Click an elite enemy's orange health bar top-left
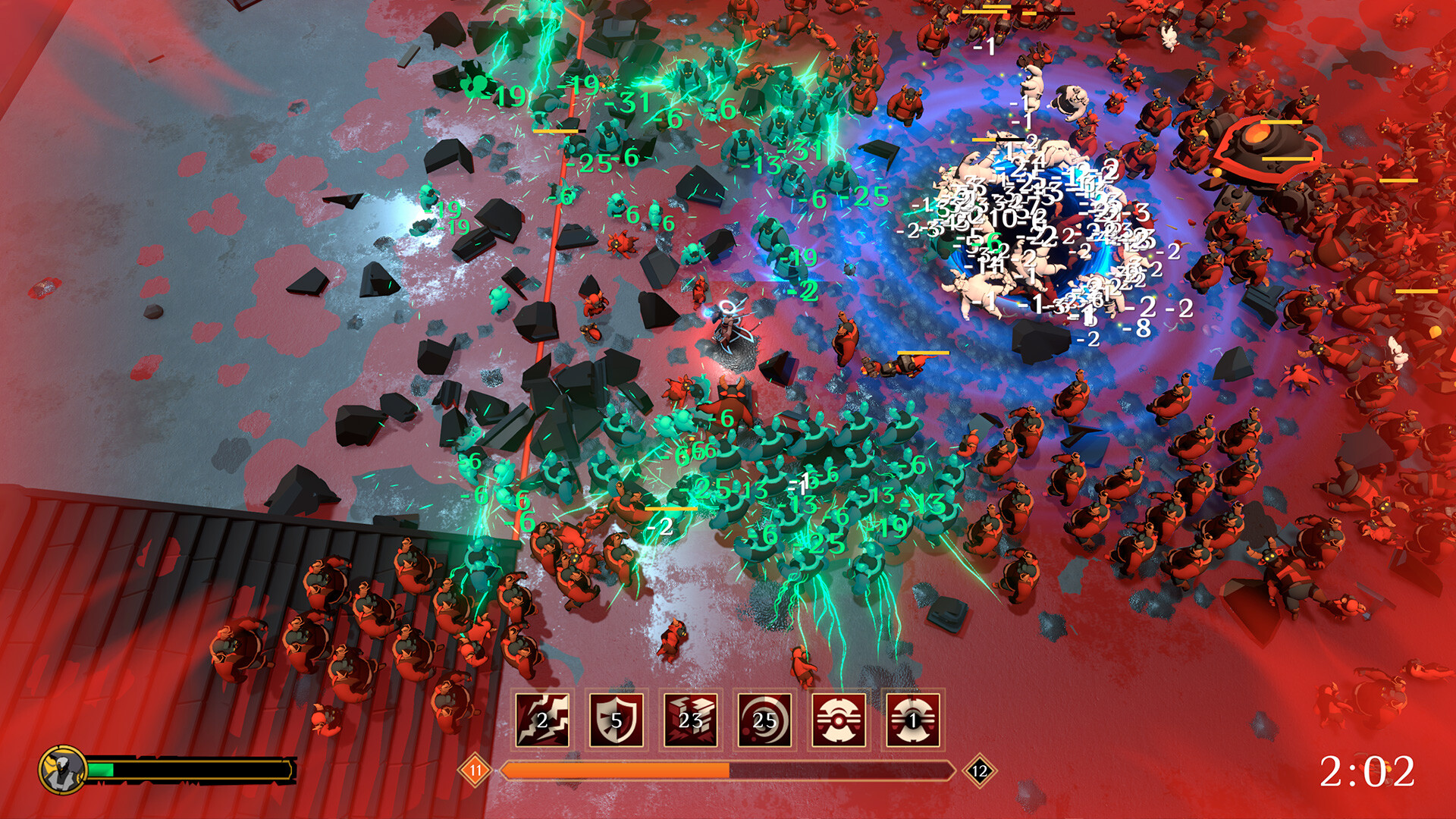The image size is (1456, 819). tap(554, 130)
